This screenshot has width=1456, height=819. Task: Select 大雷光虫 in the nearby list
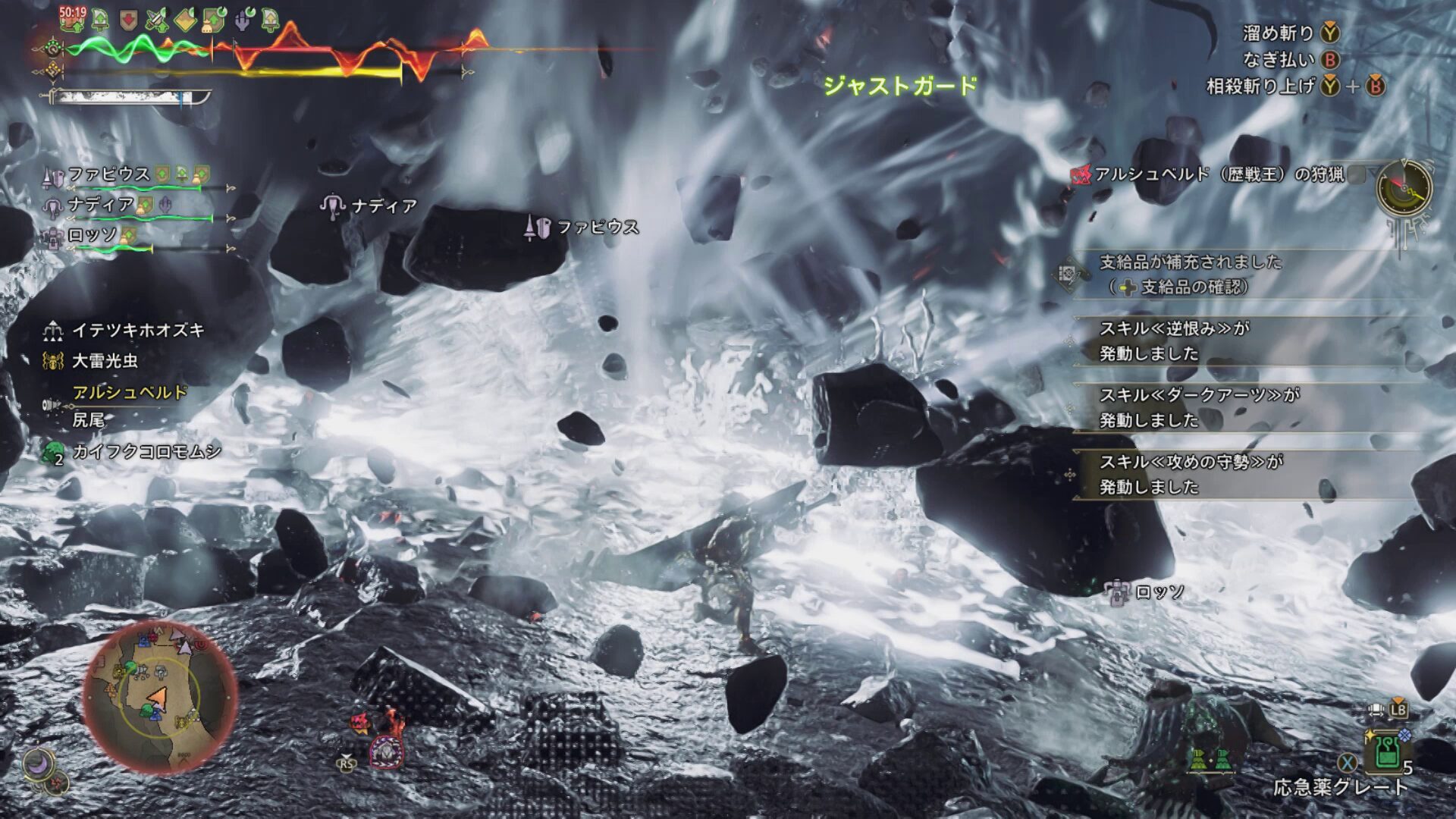105,361
